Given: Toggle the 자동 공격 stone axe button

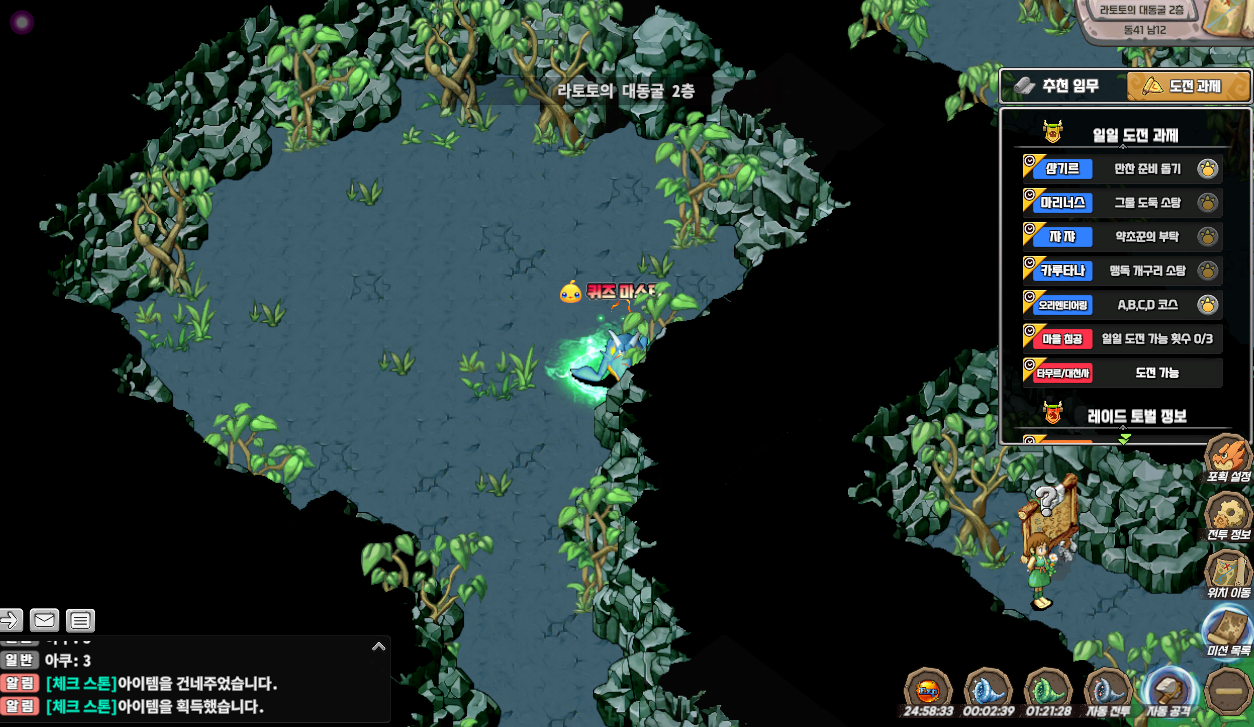Looking at the screenshot, I should (1168, 690).
